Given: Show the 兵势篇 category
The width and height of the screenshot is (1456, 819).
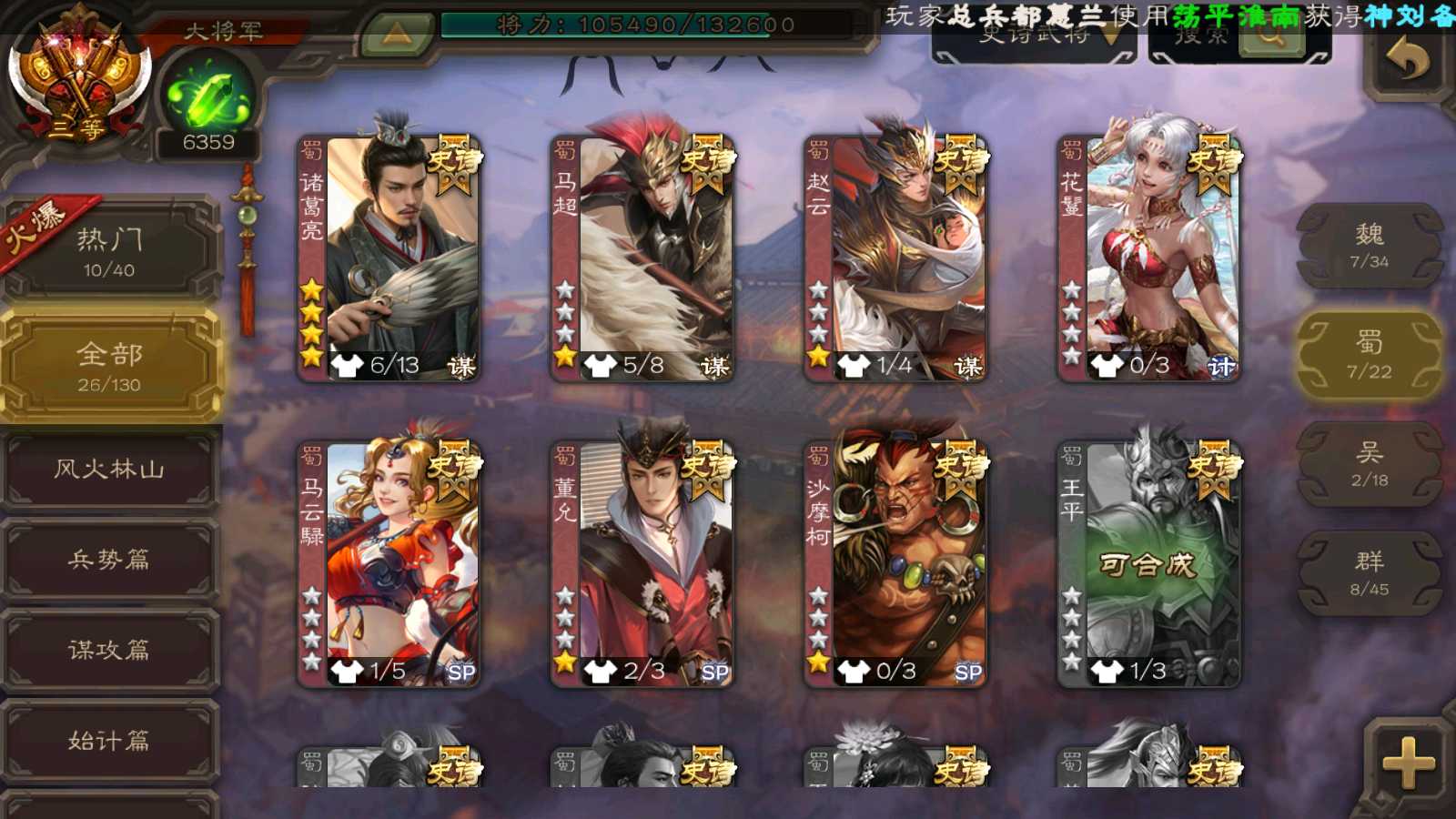Looking at the screenshot, I should pos(109,559).
